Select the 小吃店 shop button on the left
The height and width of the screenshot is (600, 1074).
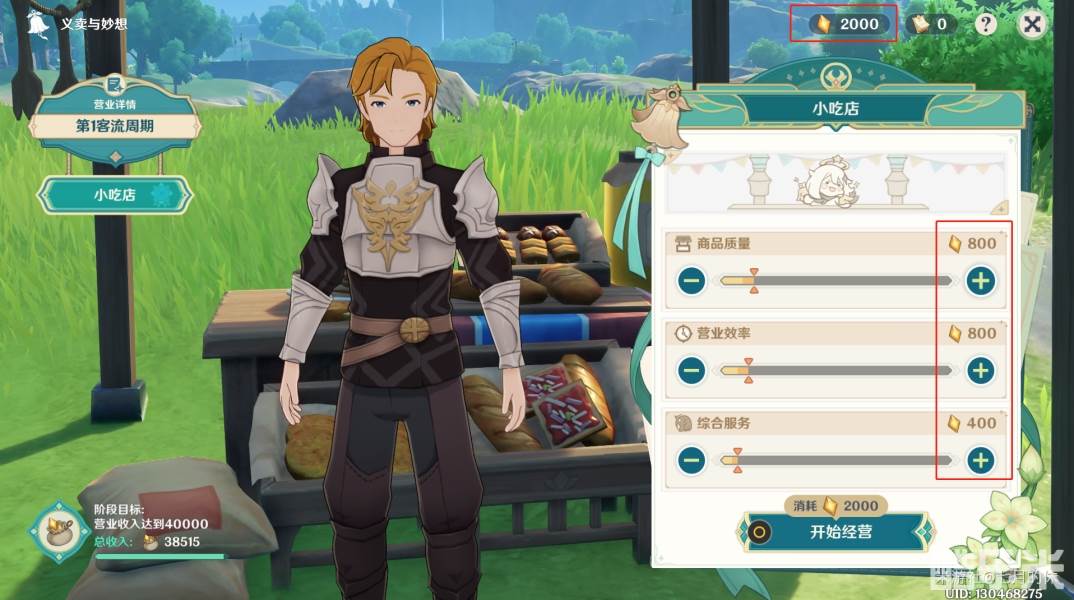coord(115,195)
